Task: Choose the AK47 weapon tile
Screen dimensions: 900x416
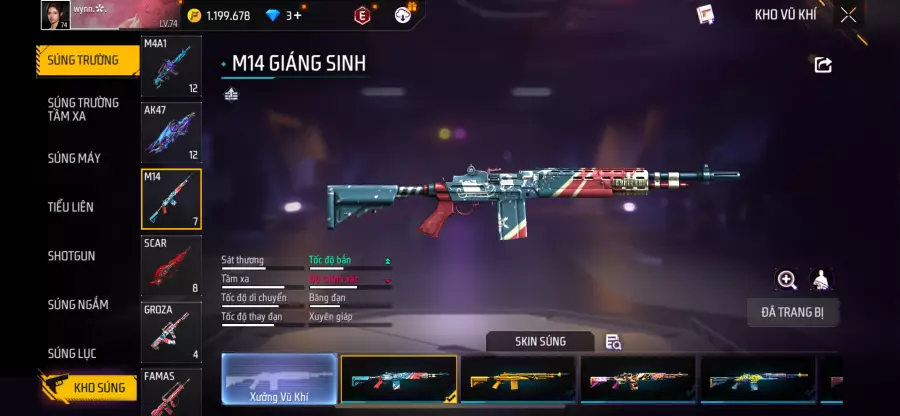Action: 171,132
